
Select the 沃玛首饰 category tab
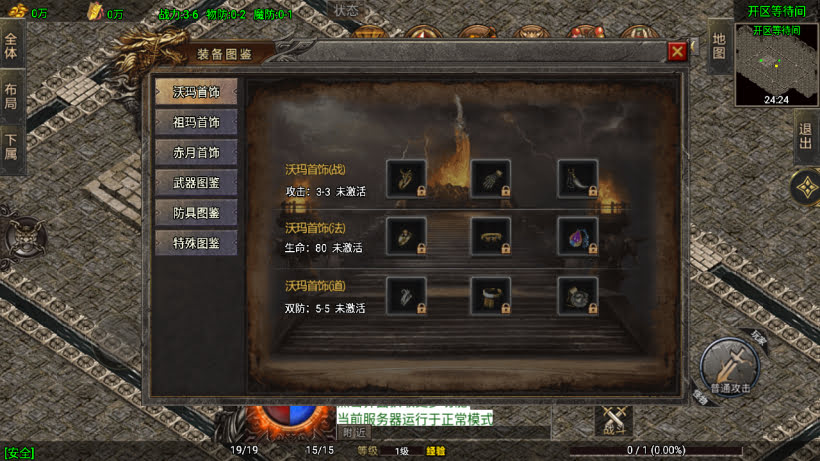coord(196,92)
